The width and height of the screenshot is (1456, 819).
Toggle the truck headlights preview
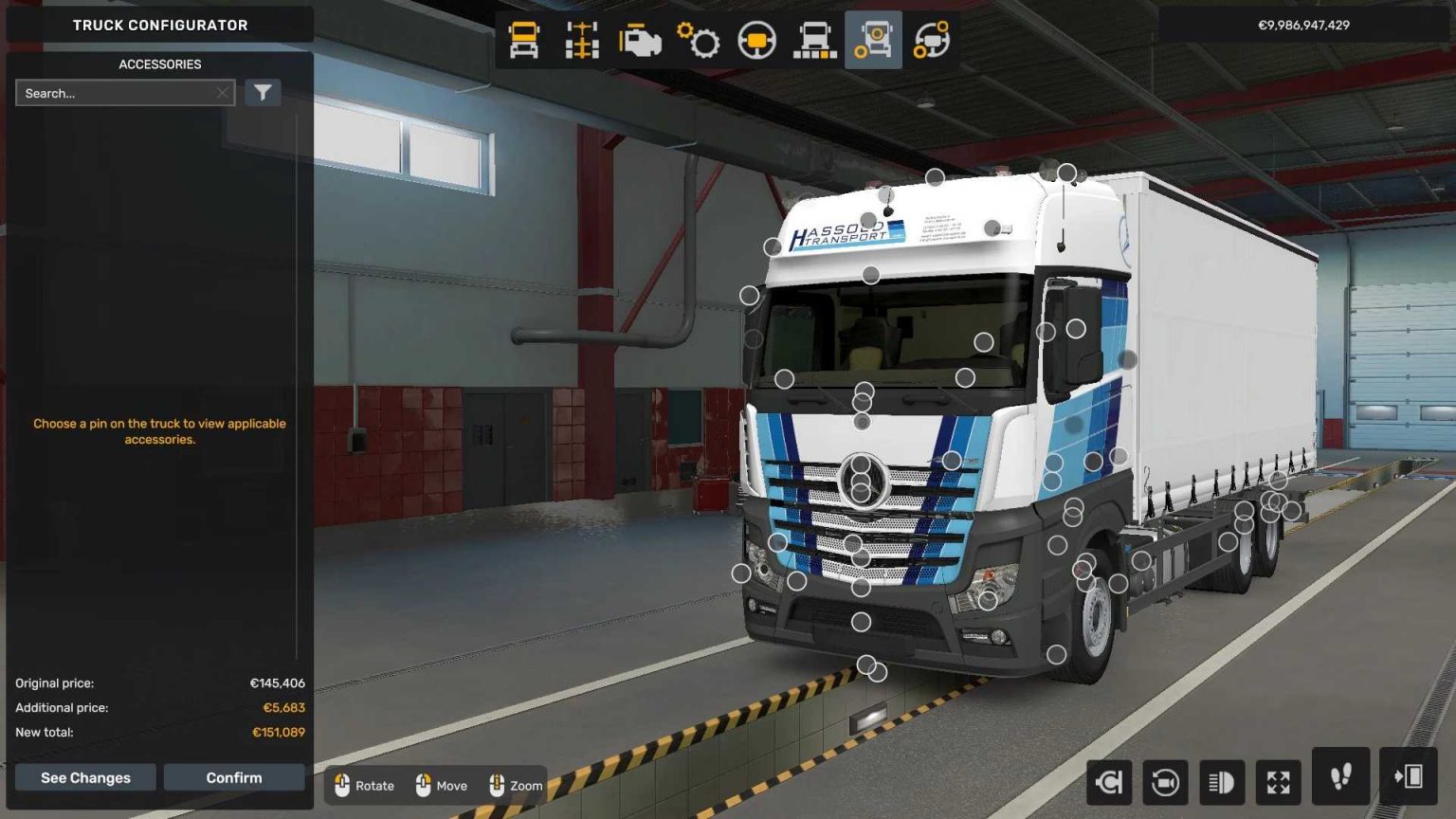[1221, 782]
